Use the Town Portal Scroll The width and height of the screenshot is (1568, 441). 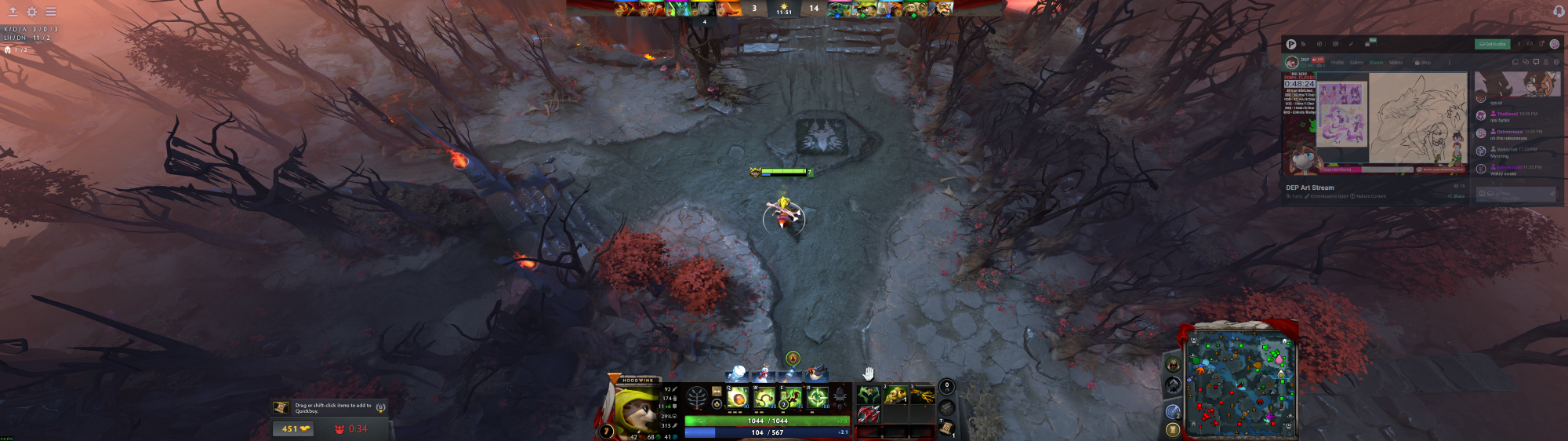click(947, 427)
